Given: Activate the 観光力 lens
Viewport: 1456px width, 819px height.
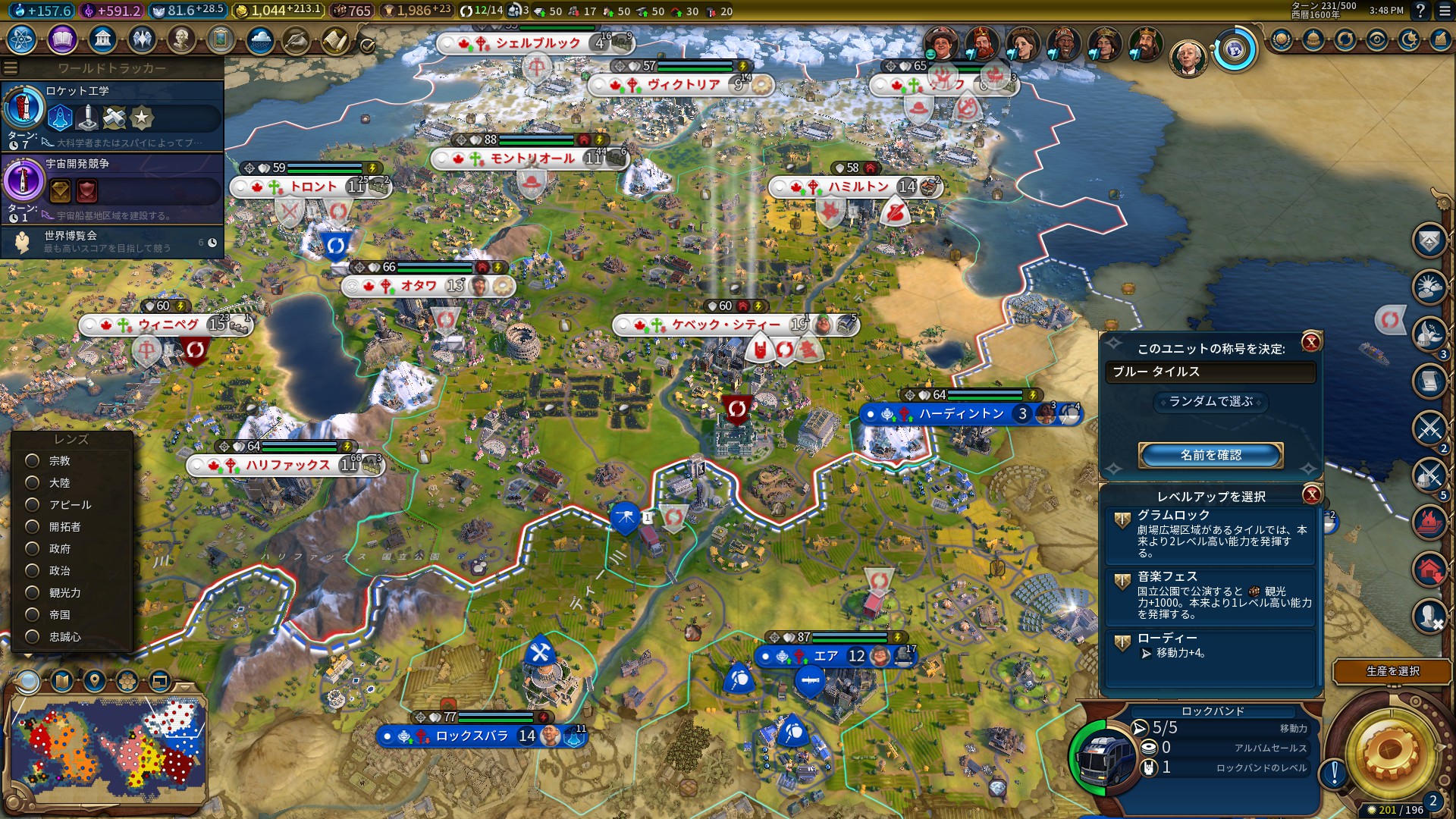Looking at the screenshot, I should click(x=33, y=592).
